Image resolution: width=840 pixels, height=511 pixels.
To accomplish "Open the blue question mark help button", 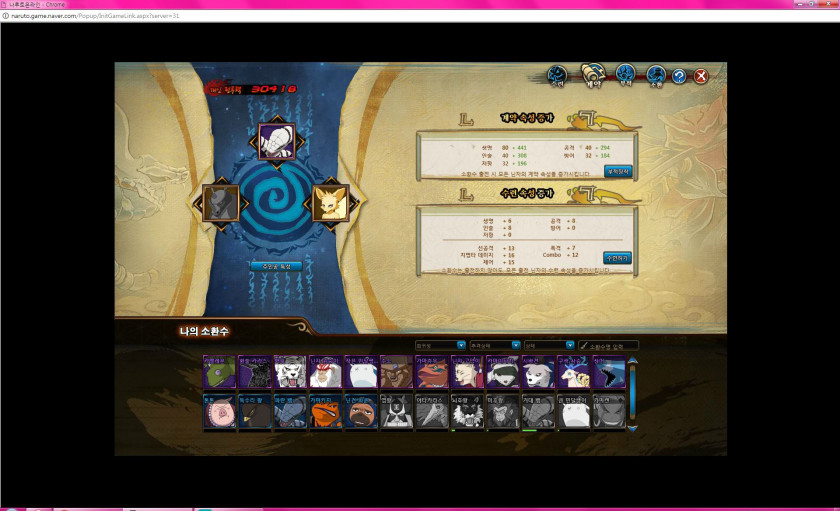I will click(679, 76).
